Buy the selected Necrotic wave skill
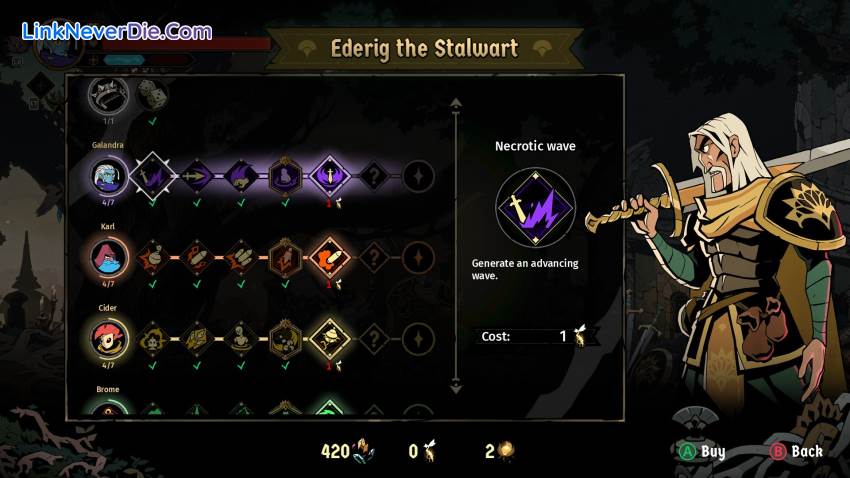Image resolution: width=850 pixels, height=478 pixels. click(702, 451)
